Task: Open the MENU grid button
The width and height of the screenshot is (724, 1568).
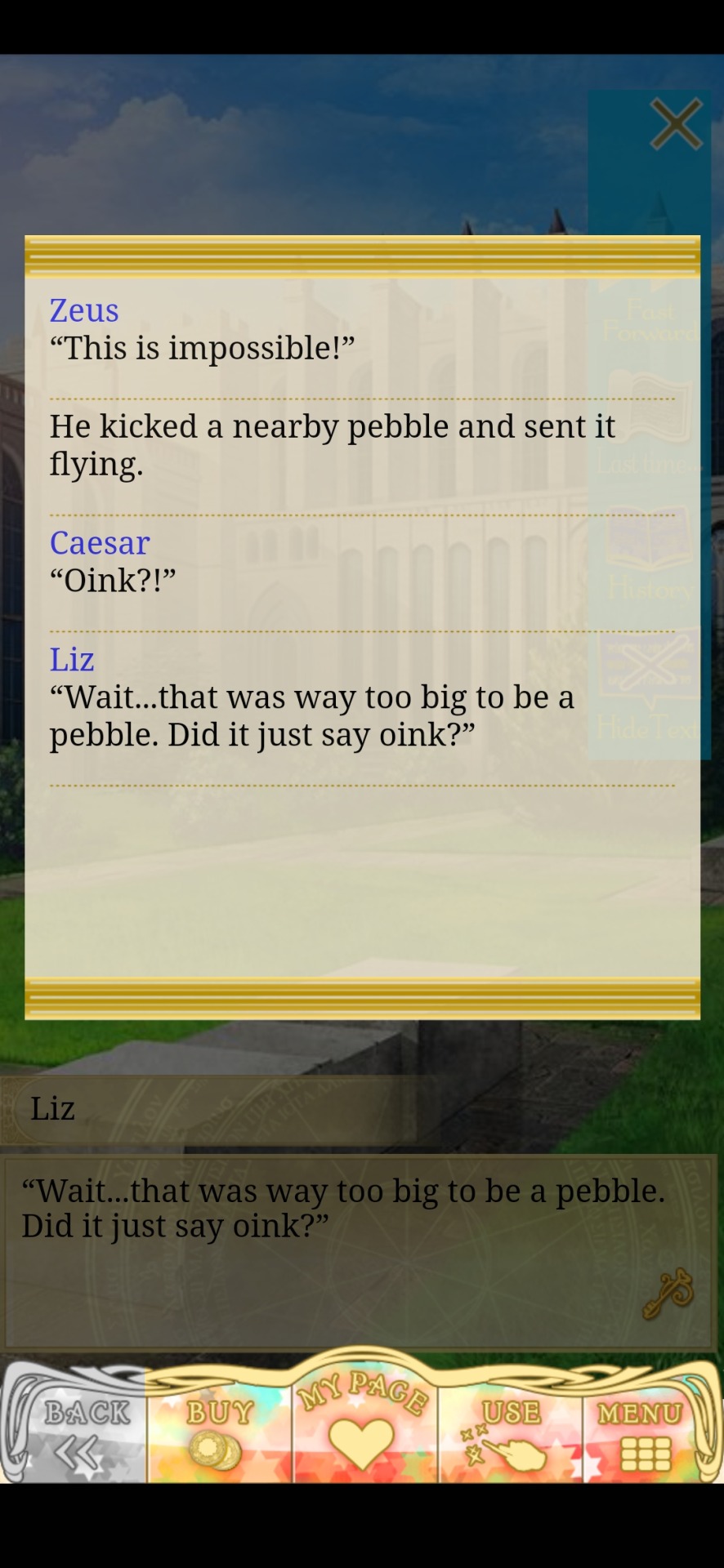Action: (x=643, y=1435)
